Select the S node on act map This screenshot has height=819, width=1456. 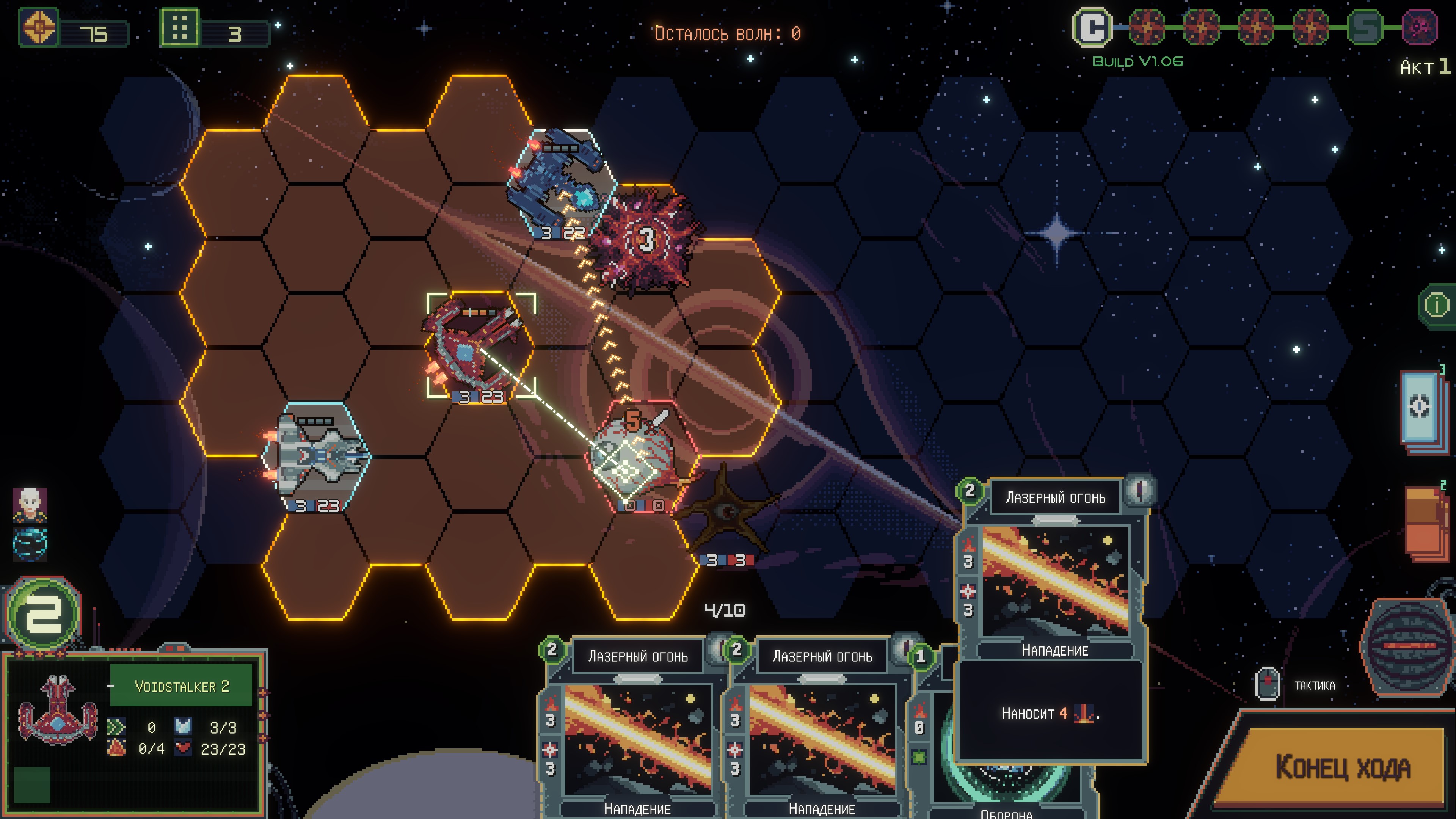(x=1365, y=27)
